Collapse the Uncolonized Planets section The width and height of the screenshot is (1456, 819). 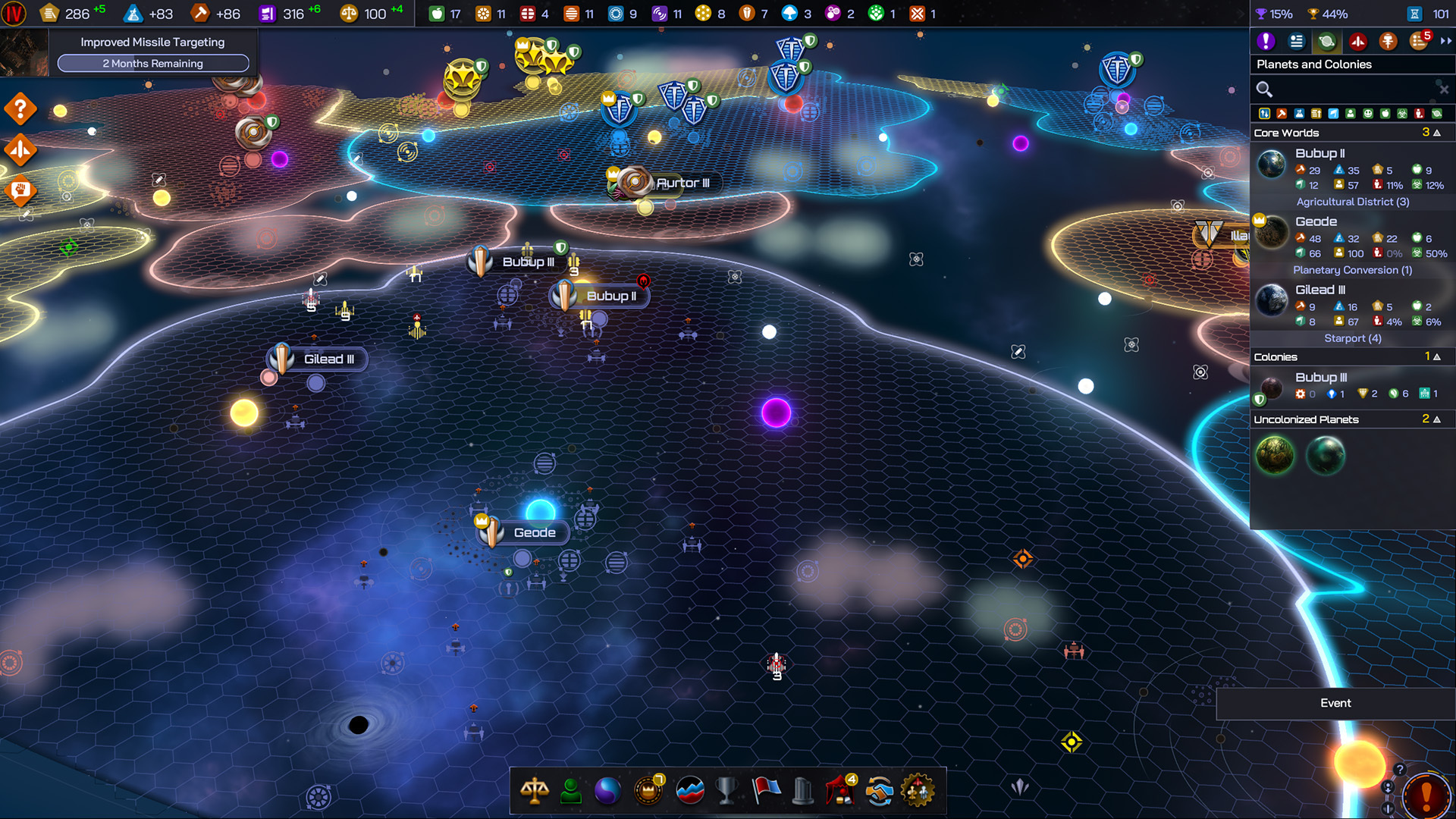(x=1436, y=419)
